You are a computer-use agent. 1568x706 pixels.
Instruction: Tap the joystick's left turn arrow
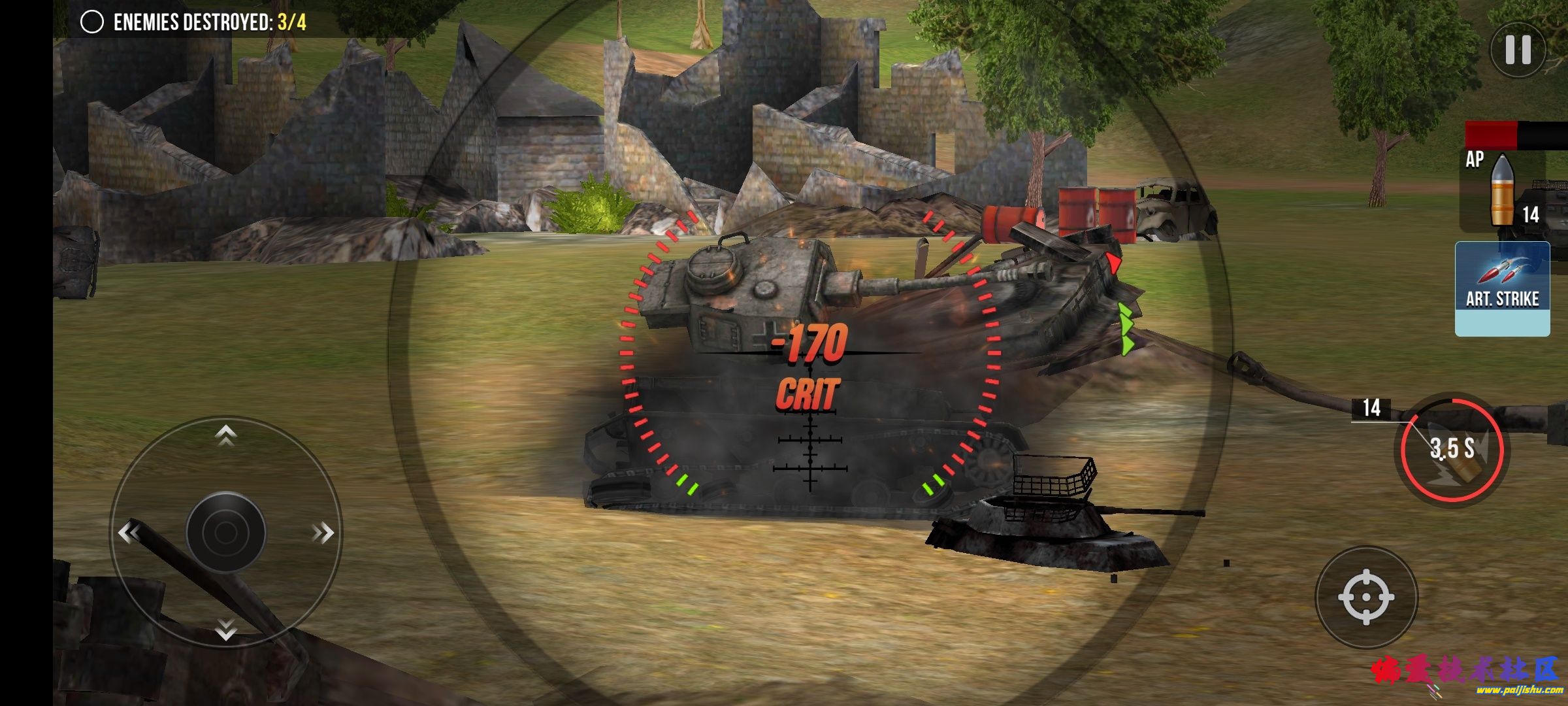(x=129, y=533)
